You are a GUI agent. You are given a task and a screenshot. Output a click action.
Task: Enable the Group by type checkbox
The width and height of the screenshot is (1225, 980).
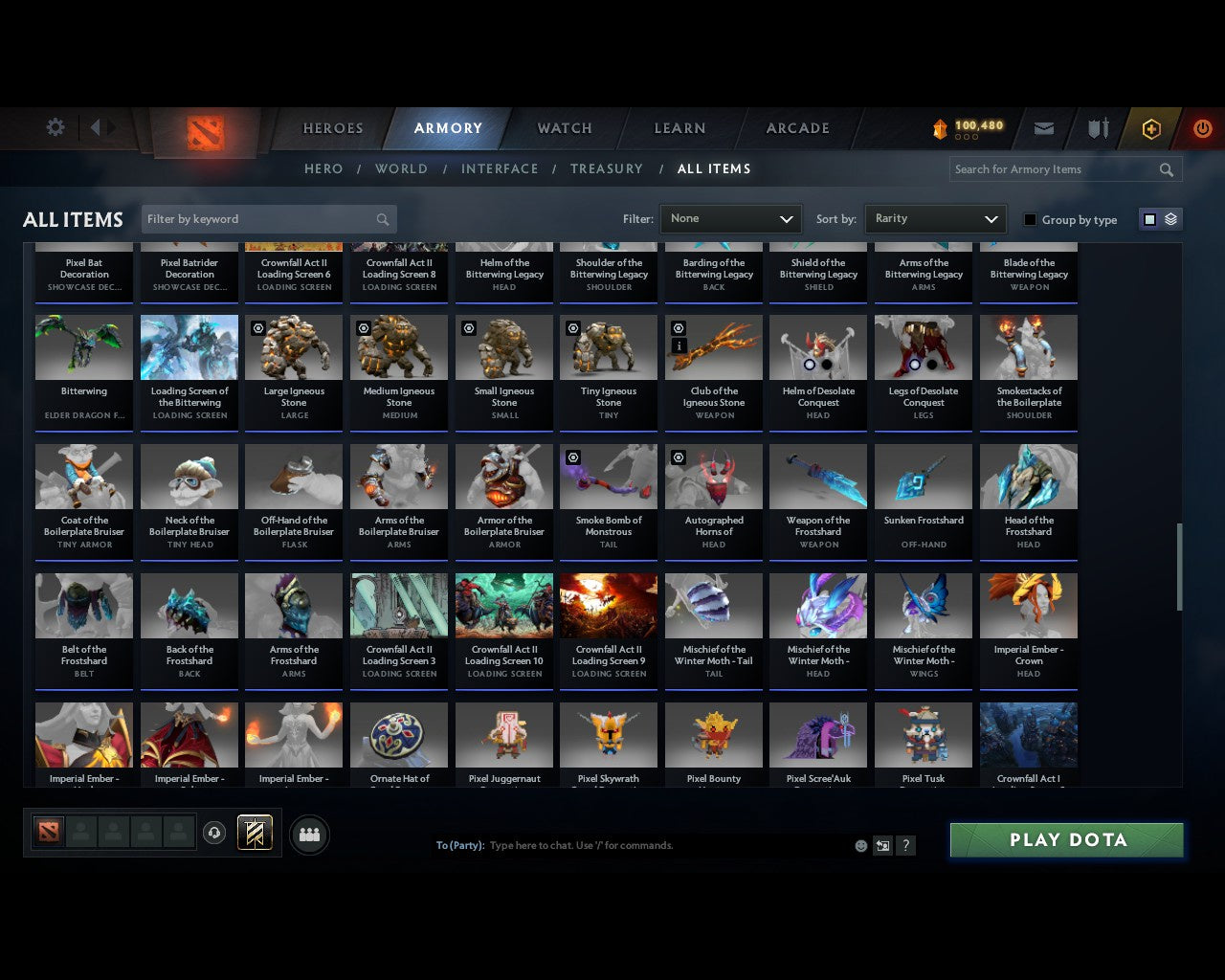1030,219
